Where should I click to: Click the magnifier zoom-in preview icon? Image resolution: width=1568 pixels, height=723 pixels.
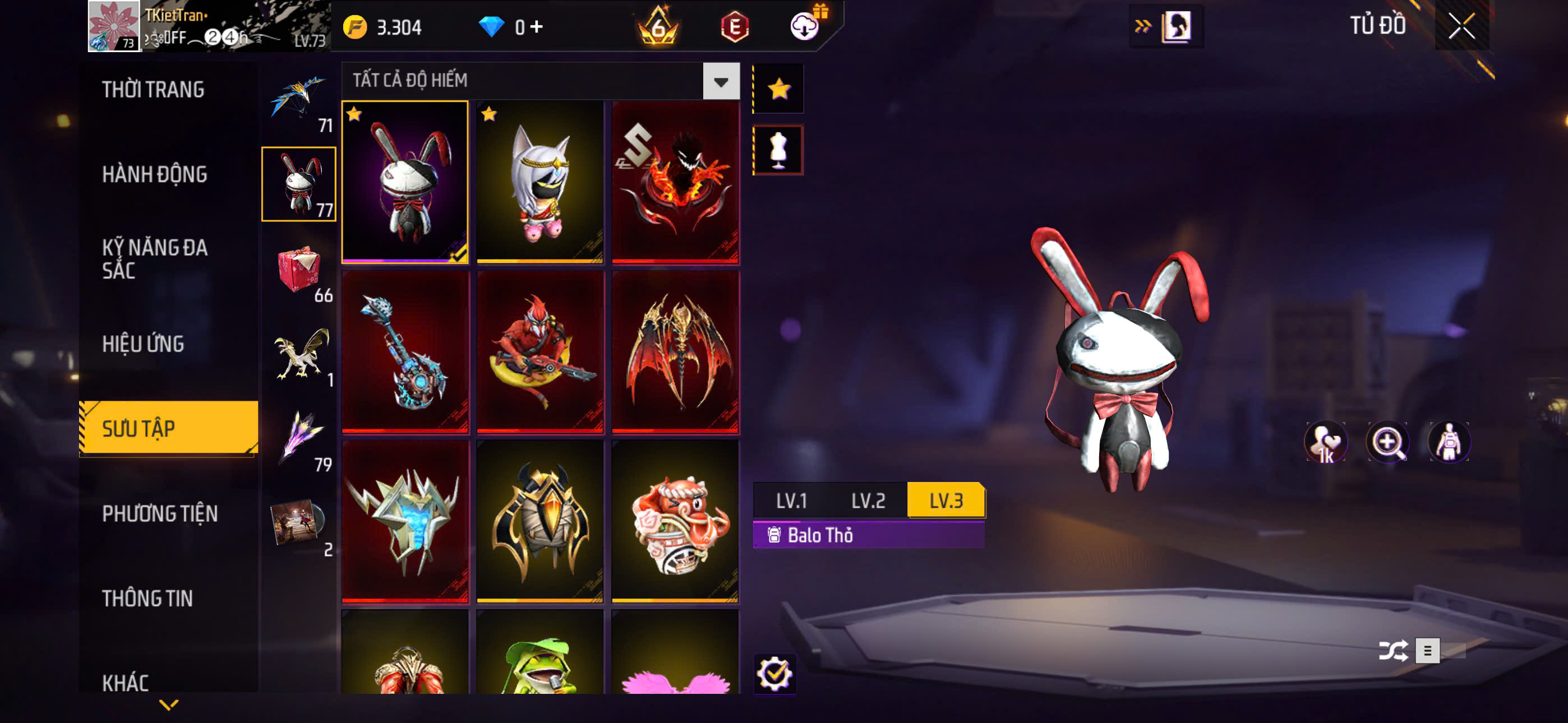(x=1387, y=442)
